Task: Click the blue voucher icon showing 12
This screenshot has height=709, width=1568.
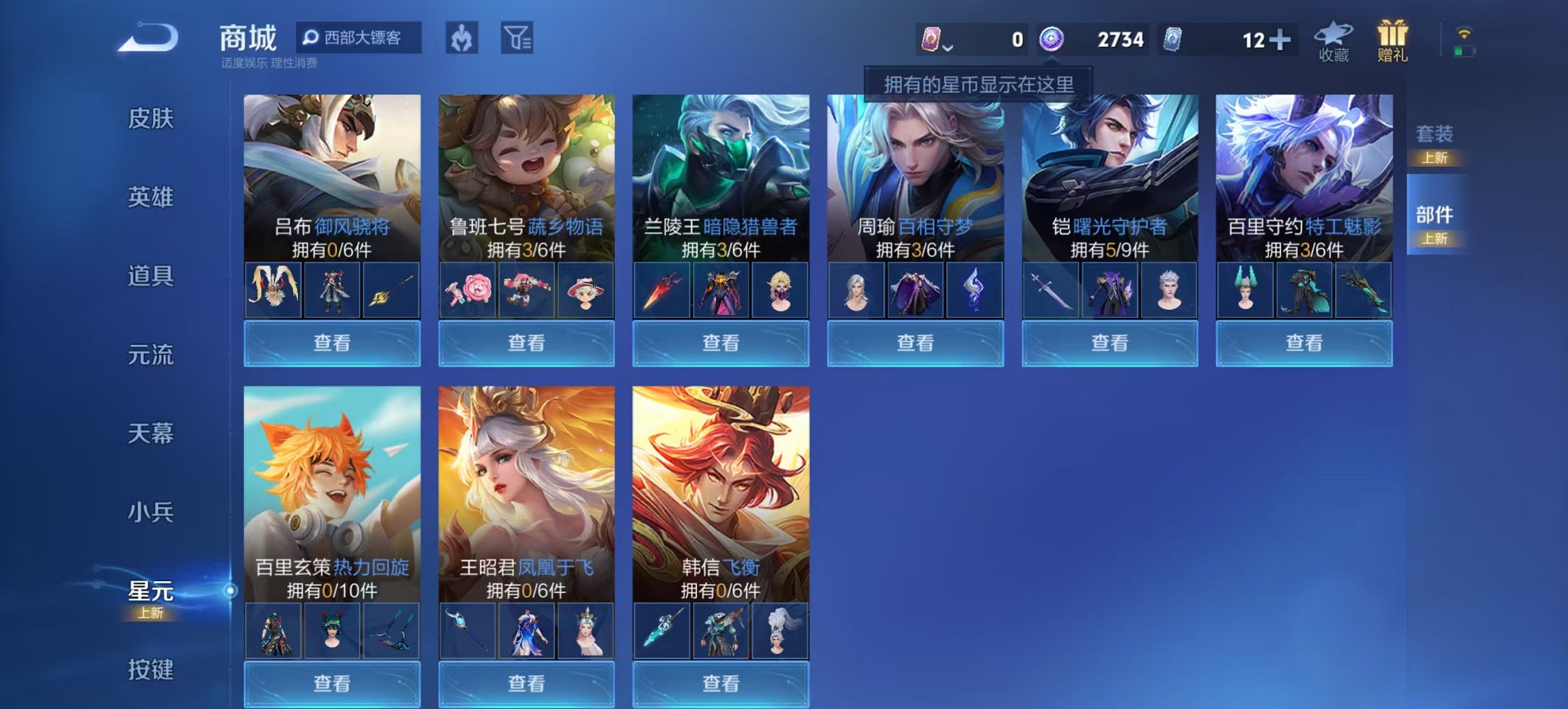Action: pos(1172,40)
